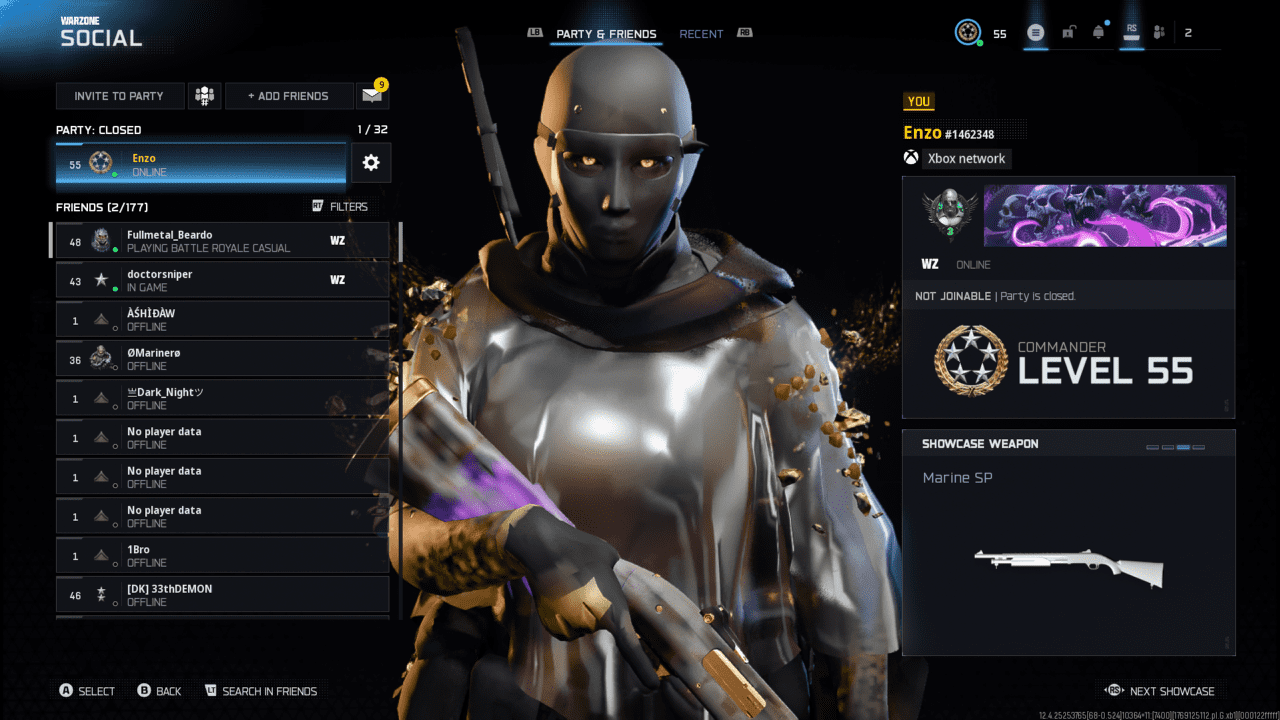Select friend Fullmetal_Beardo in the list
Screen dimensions: 1280x720
point(220,241)
